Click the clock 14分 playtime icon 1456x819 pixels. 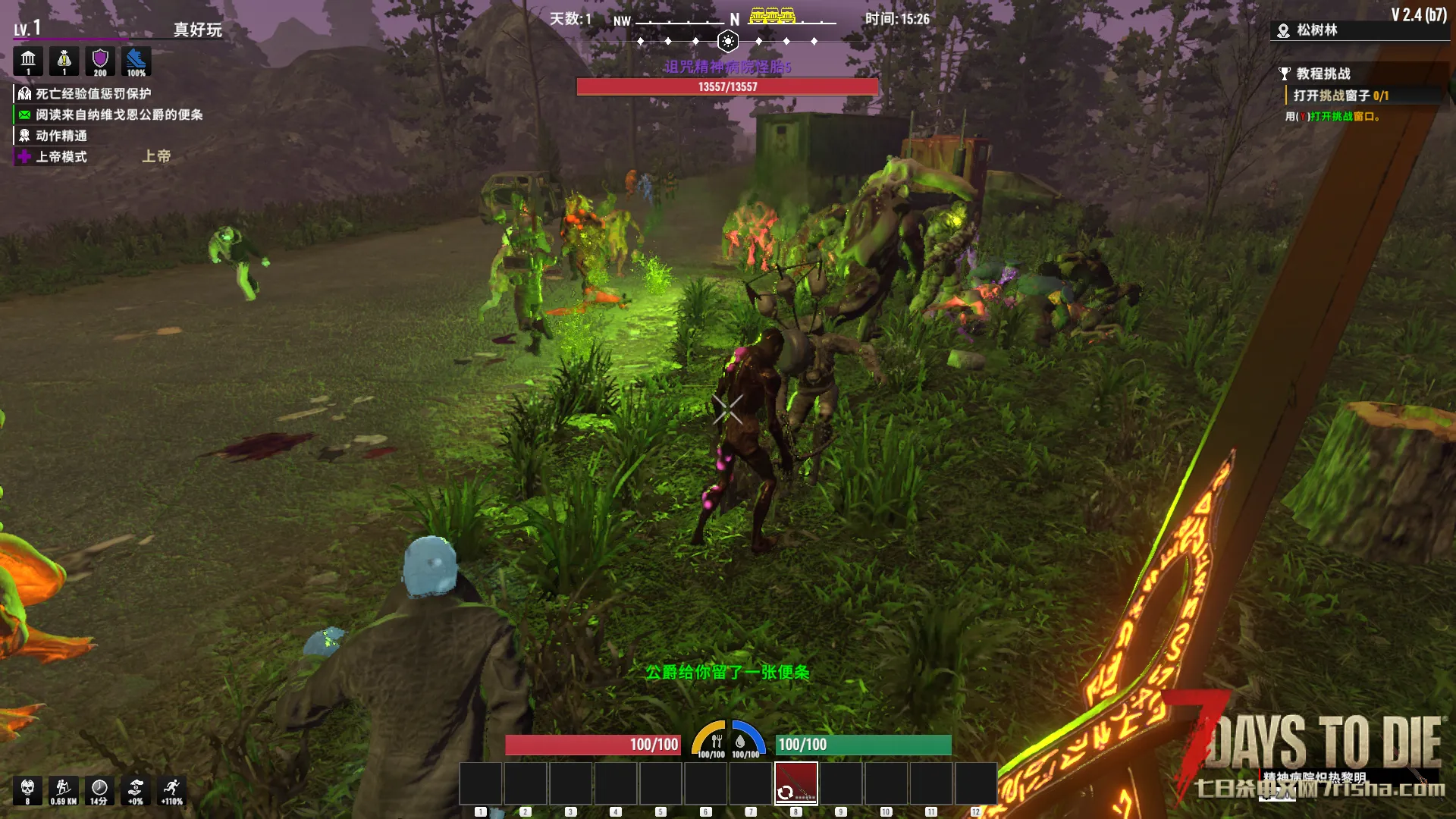tap(99, 790)
